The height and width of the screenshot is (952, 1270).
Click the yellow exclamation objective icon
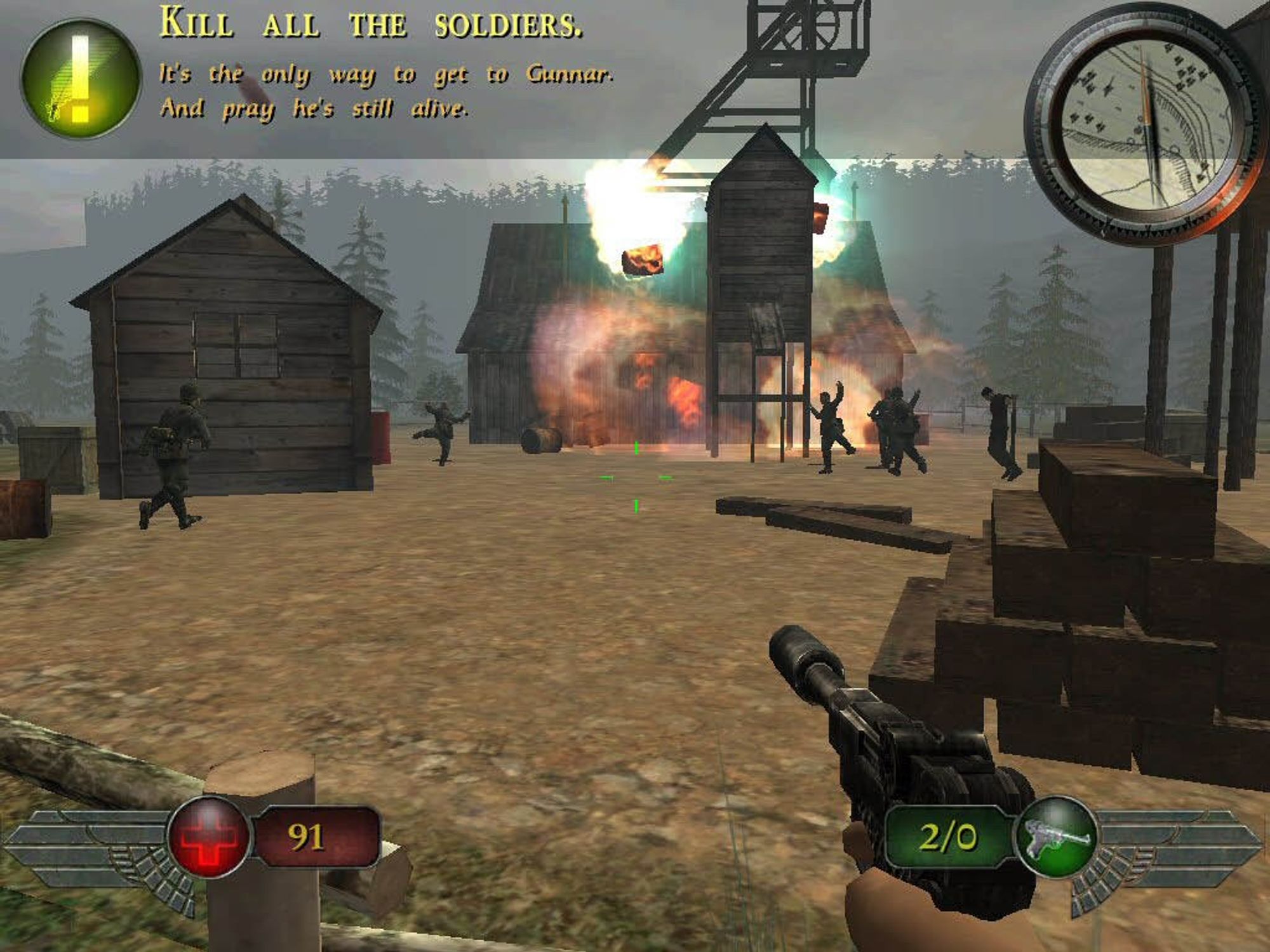pos(80,79)
